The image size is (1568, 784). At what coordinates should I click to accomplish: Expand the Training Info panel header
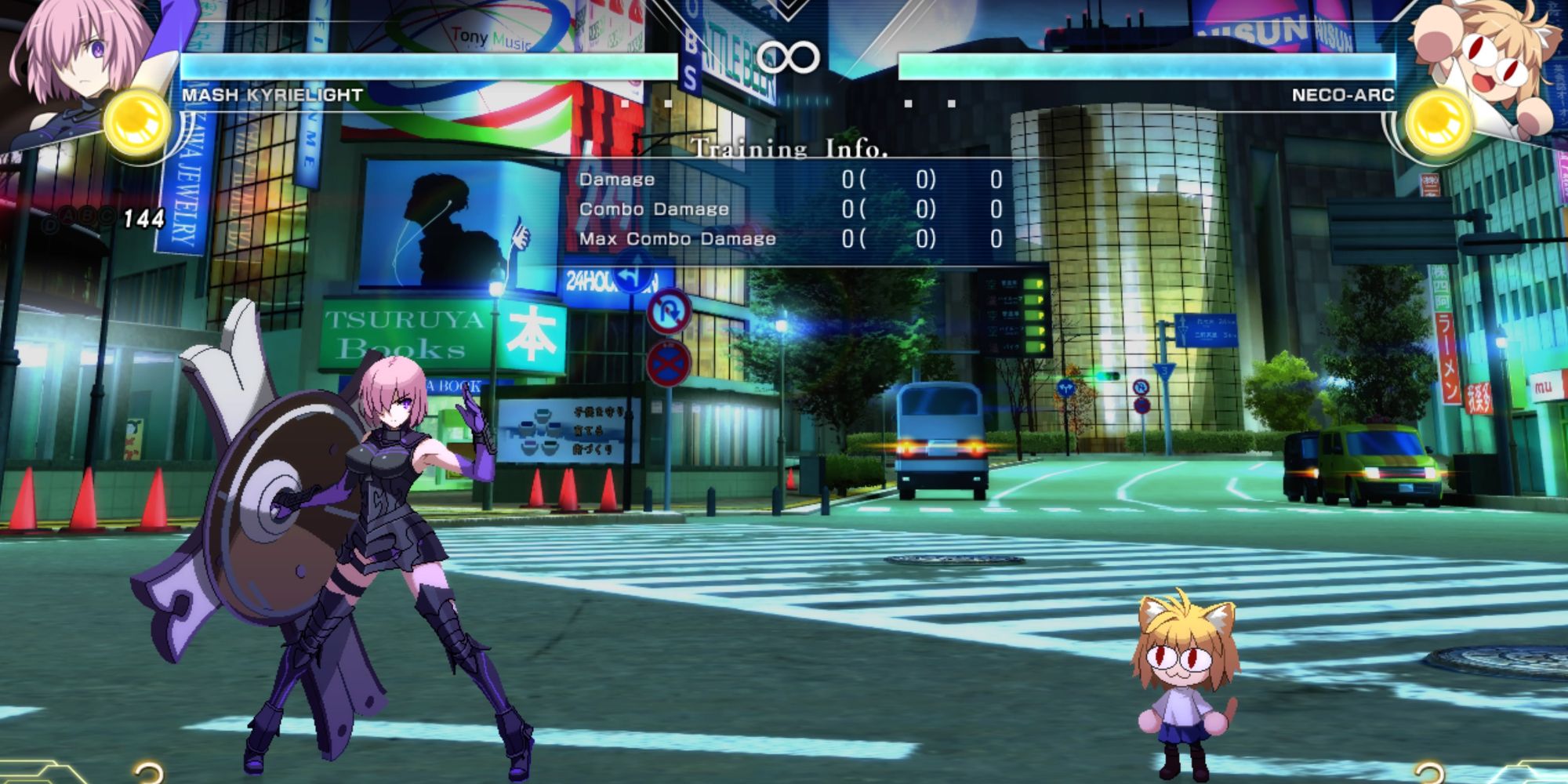tap(789, 148)
